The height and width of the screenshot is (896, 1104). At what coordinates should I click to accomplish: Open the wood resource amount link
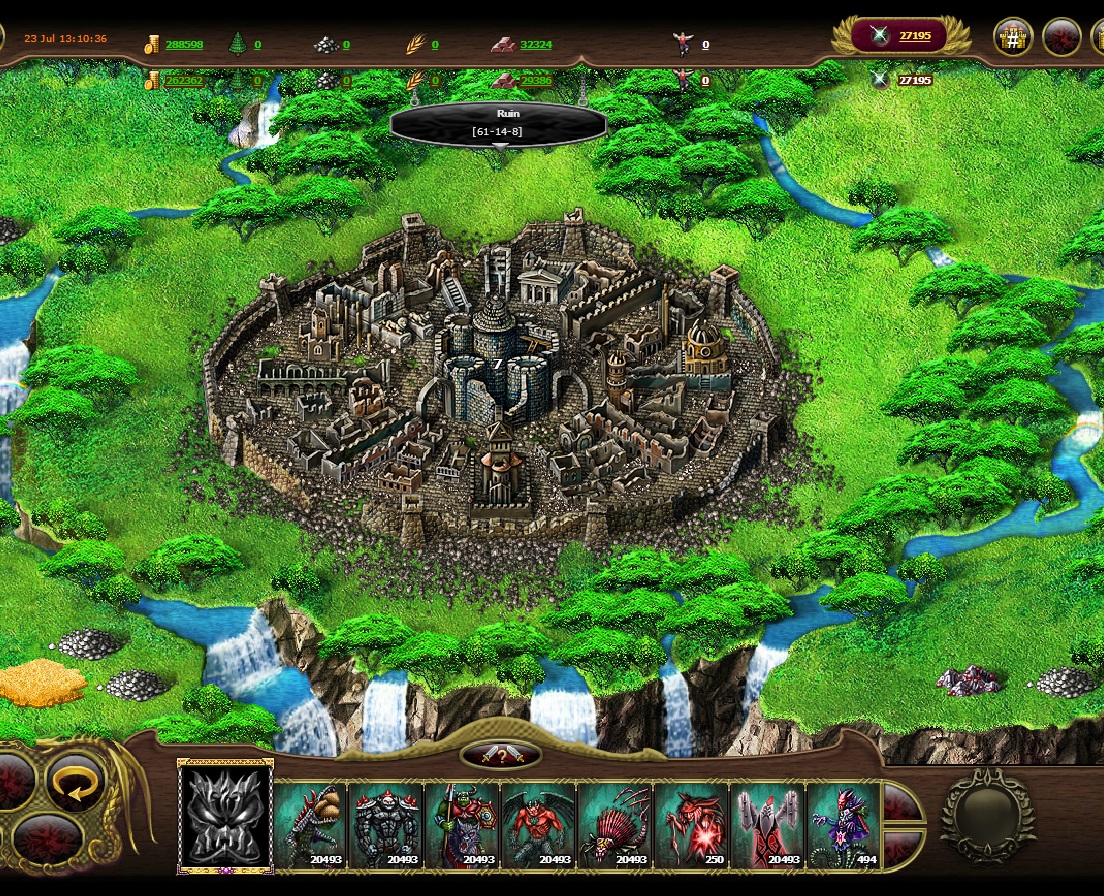click(x=257, y=44)
